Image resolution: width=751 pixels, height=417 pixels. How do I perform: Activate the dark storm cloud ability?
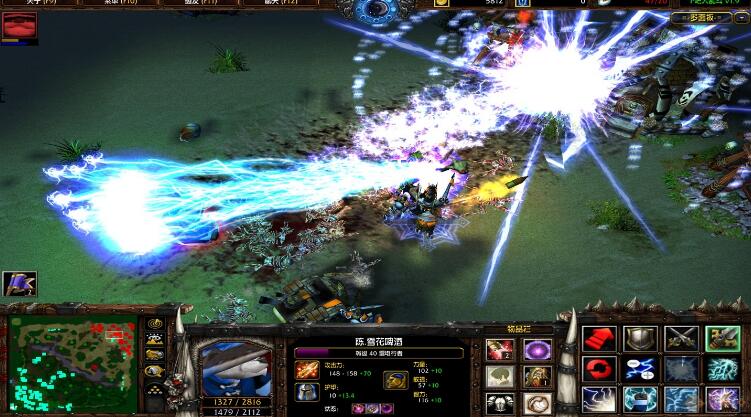[x=681, y=369]
